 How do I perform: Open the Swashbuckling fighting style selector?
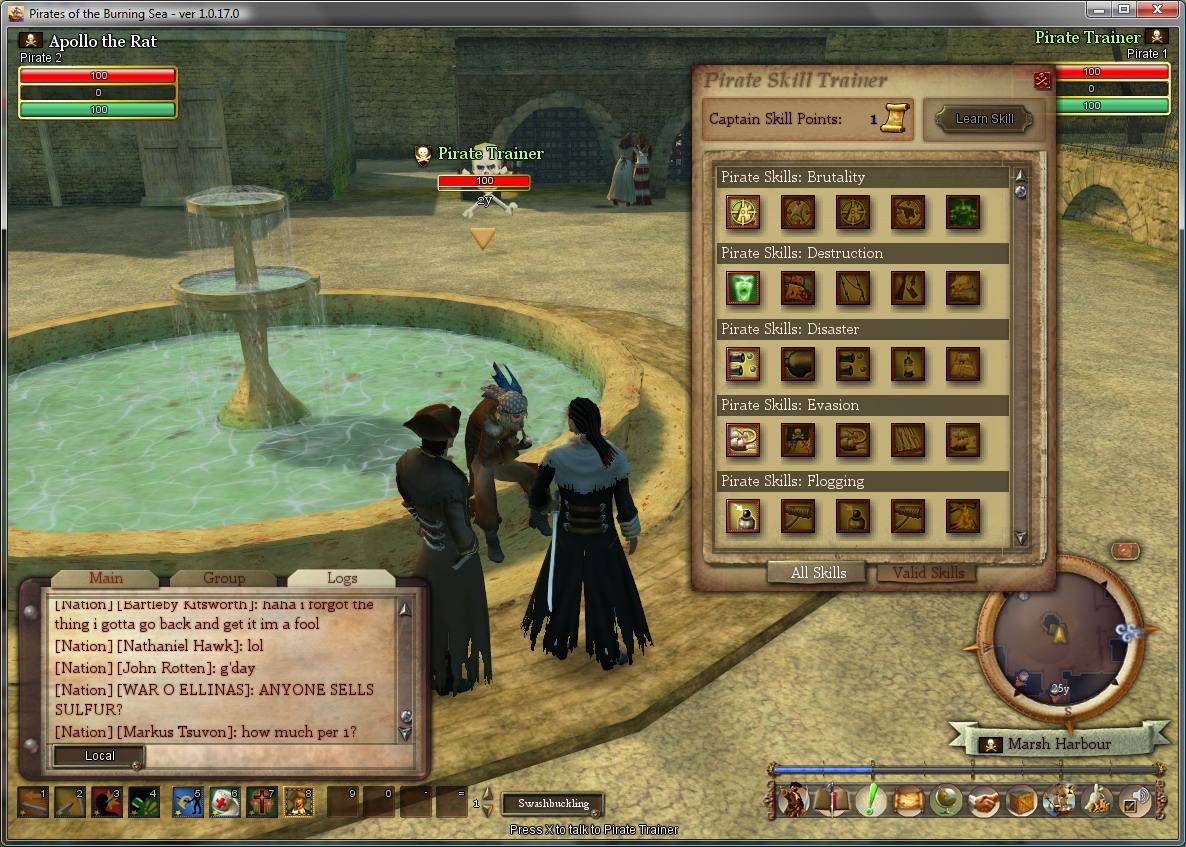[x=553, y=803]
